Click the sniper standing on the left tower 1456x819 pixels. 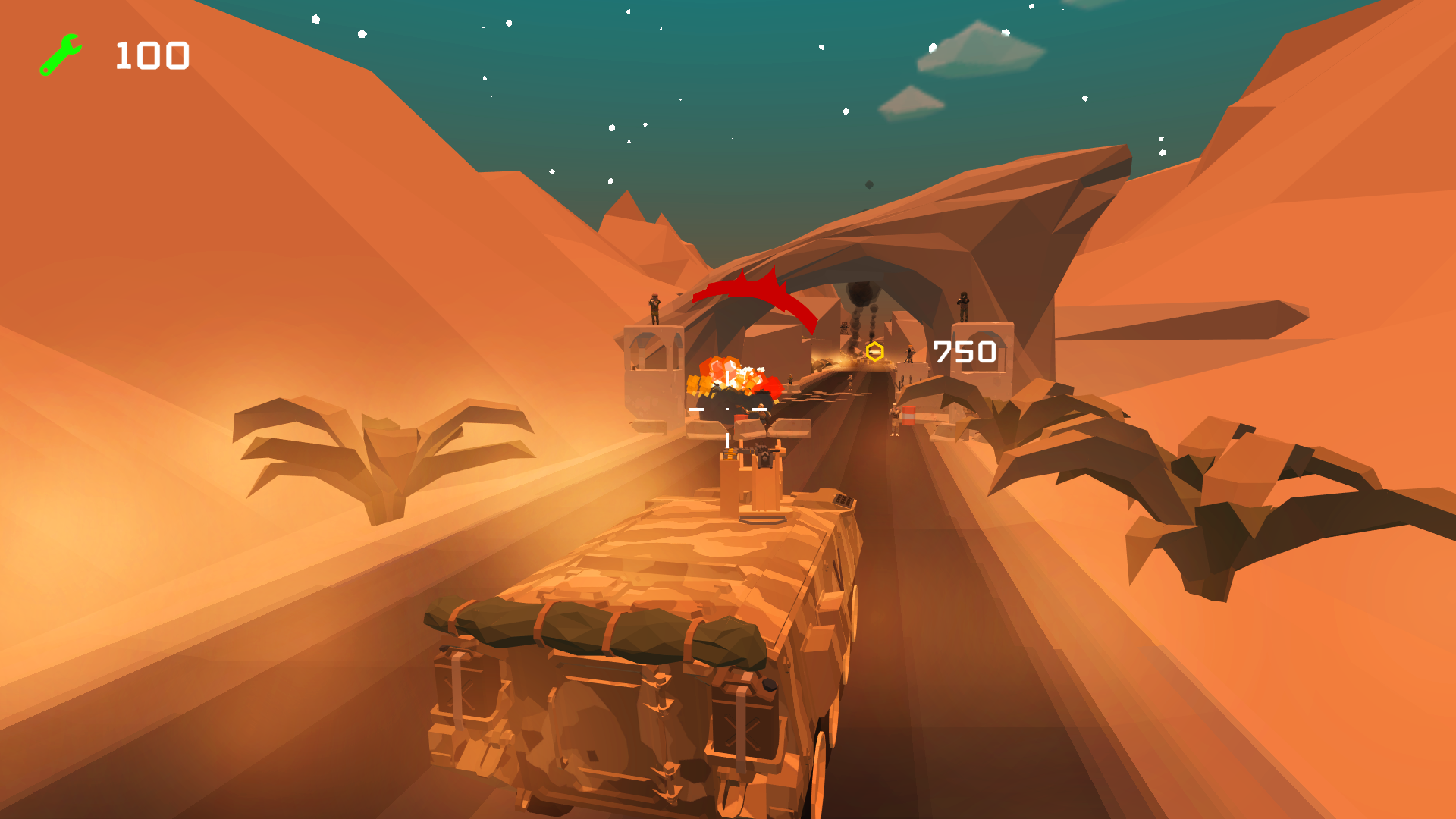654,308
